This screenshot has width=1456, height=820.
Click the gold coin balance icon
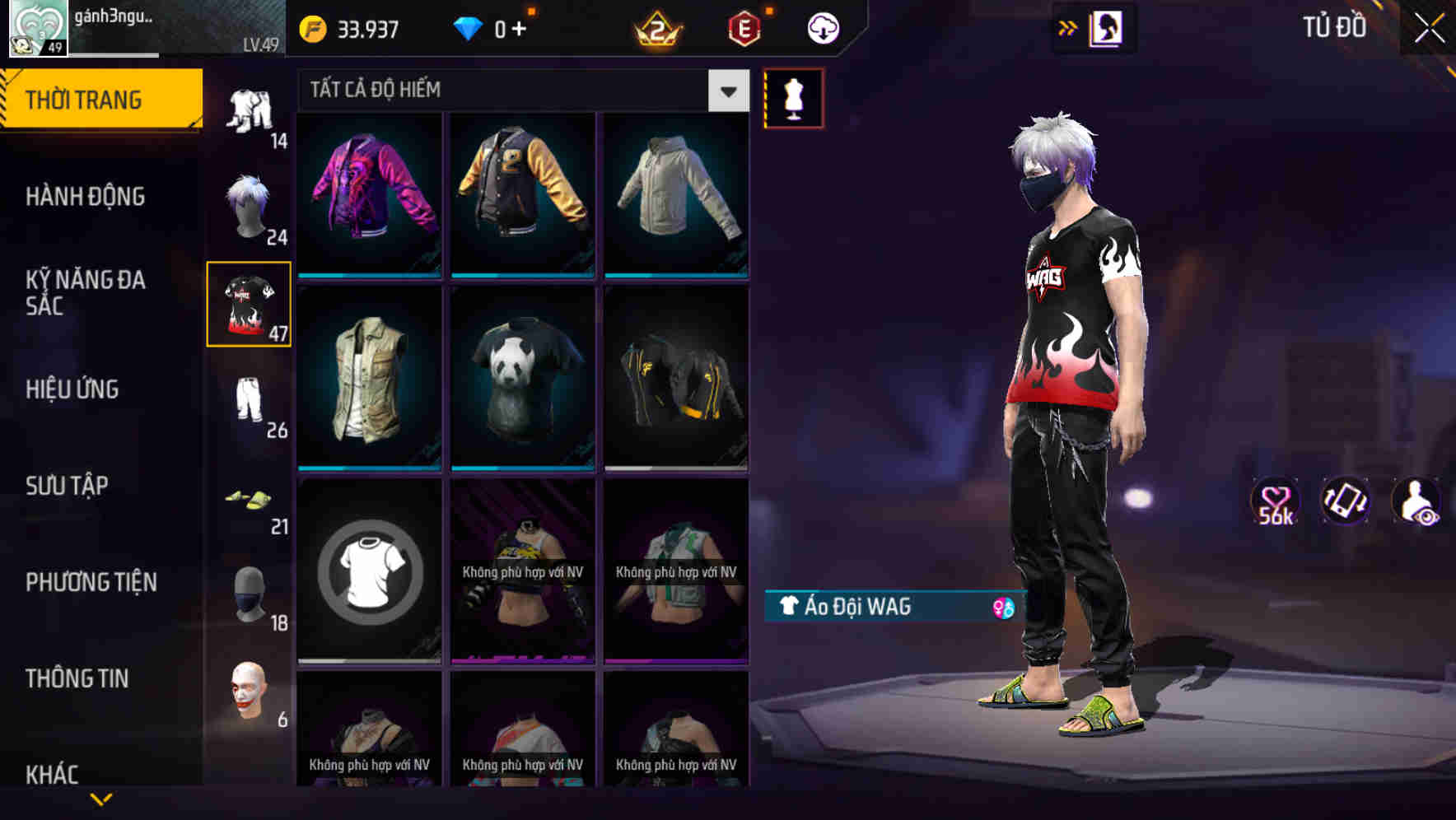[313, 29]
